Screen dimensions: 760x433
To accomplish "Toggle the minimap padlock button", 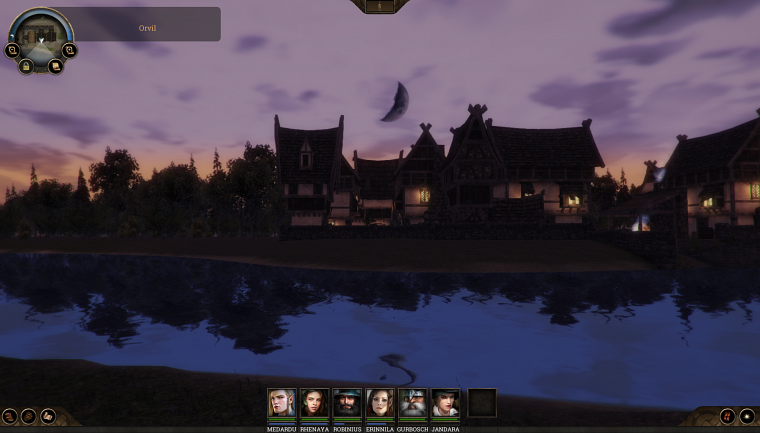I will coord(26,66).
